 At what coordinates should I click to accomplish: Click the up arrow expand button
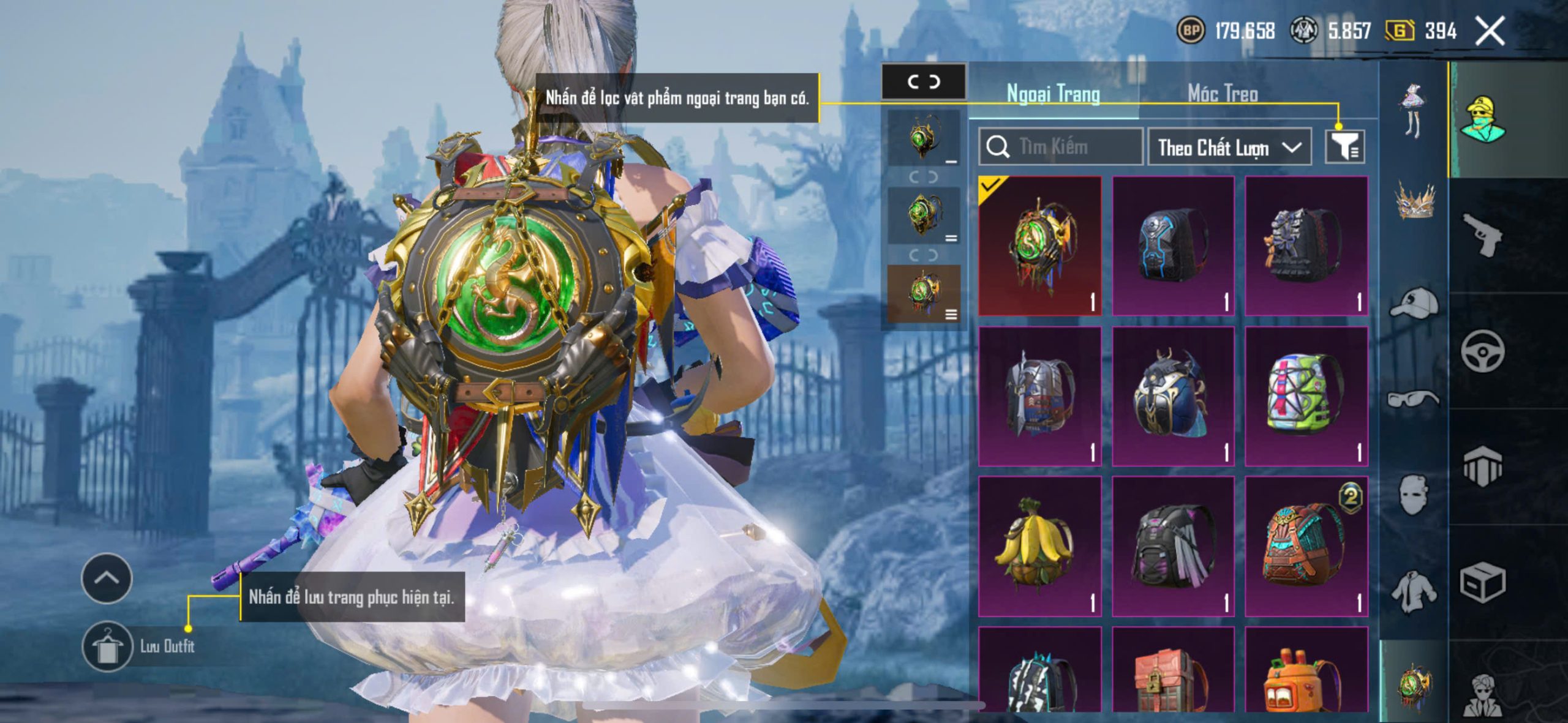point(107,578)
